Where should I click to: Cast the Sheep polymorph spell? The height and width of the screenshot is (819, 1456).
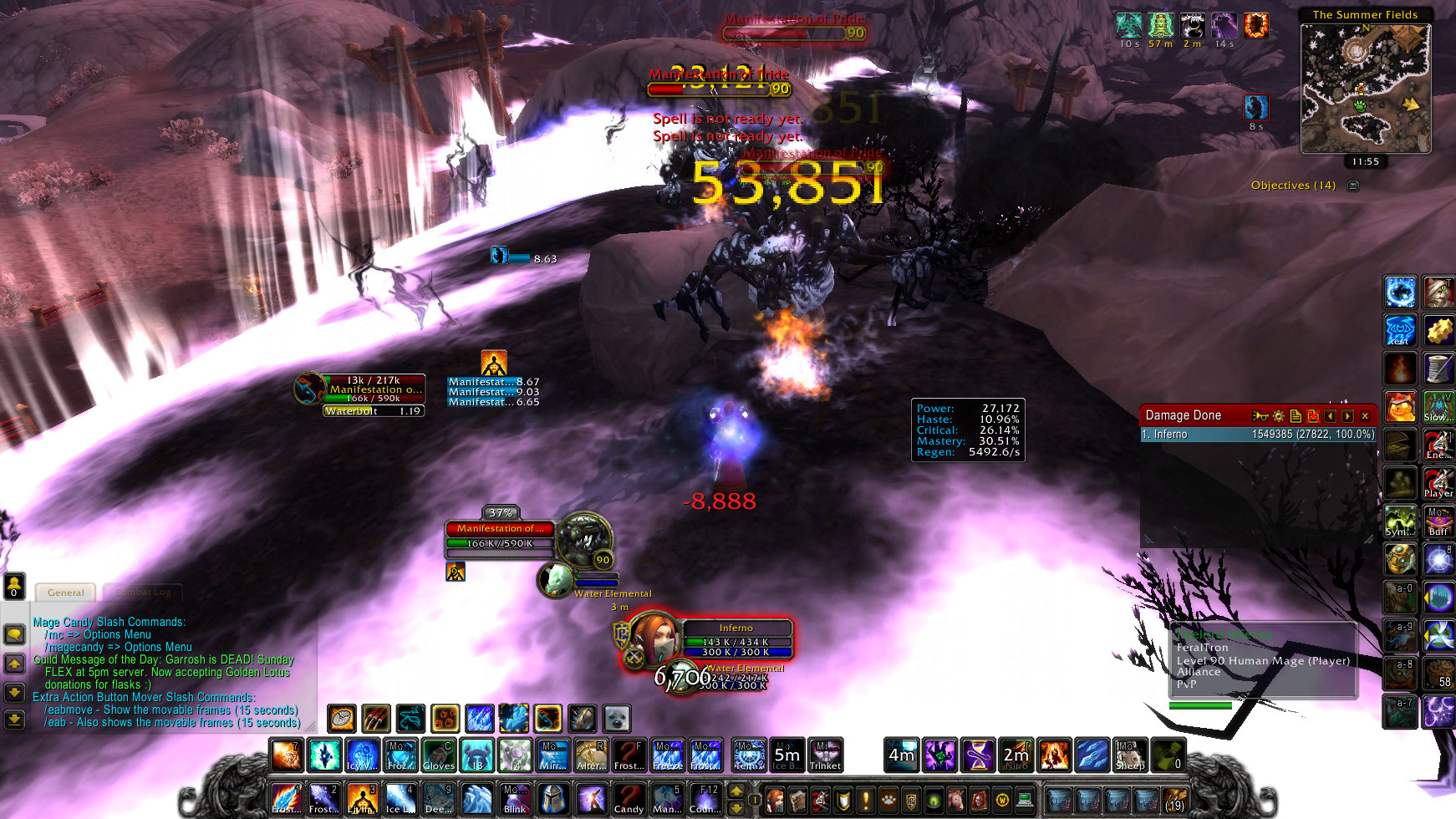[1130, 755]
